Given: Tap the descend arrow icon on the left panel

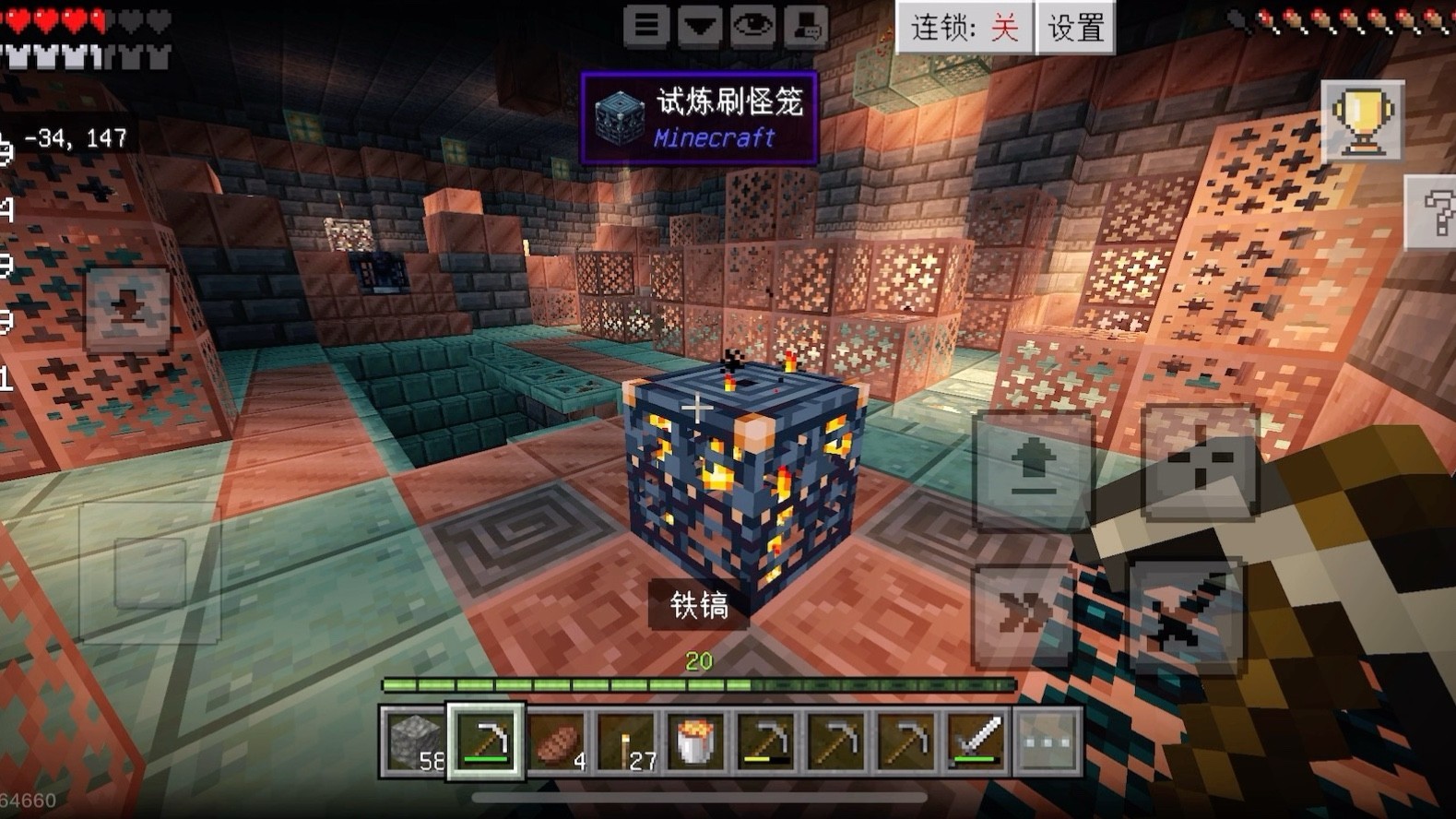Looking at the screenshot, I should (x=1036, y=469).
